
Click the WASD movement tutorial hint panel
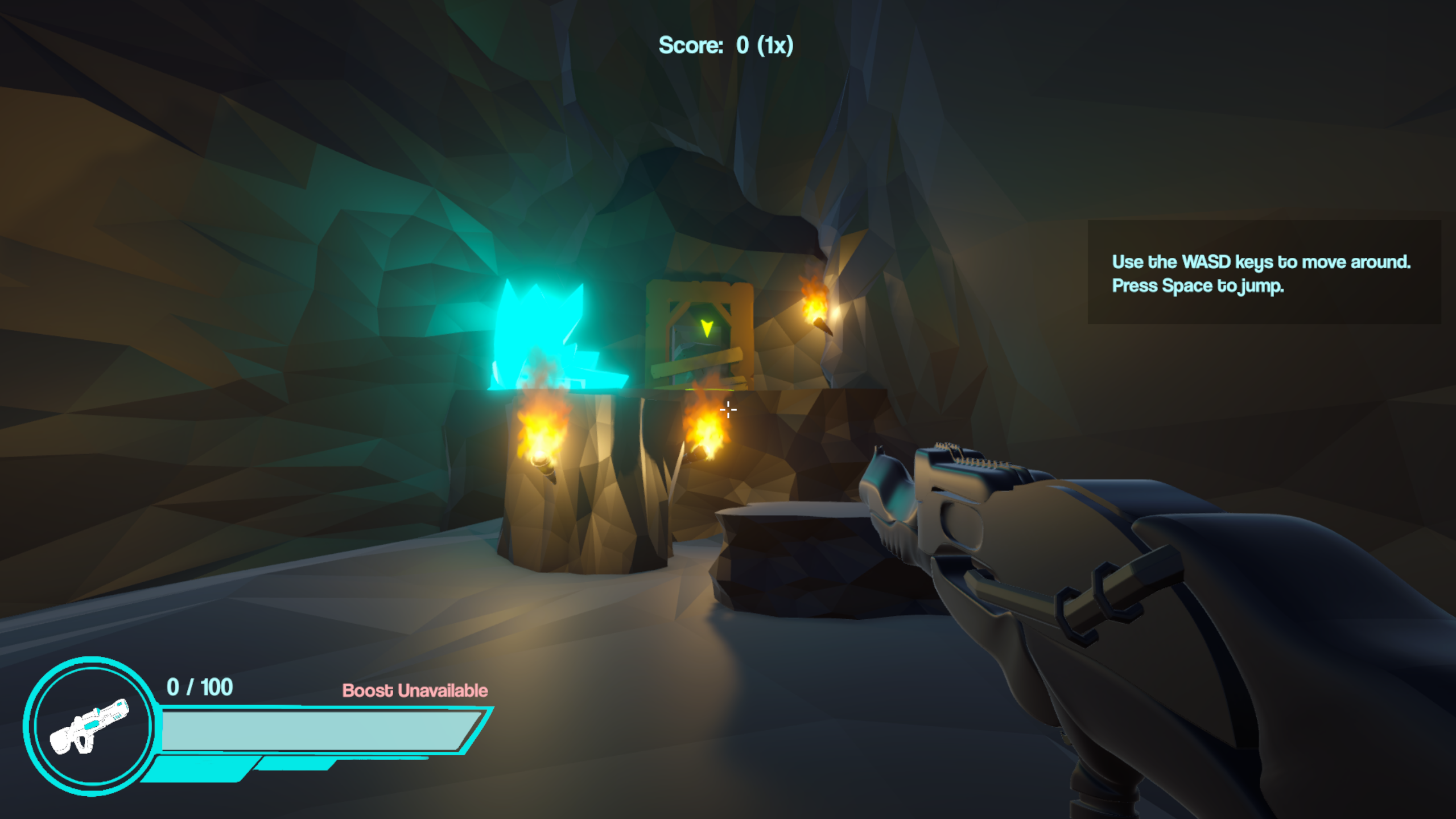pyautogui.click(x=1263, y=273)
